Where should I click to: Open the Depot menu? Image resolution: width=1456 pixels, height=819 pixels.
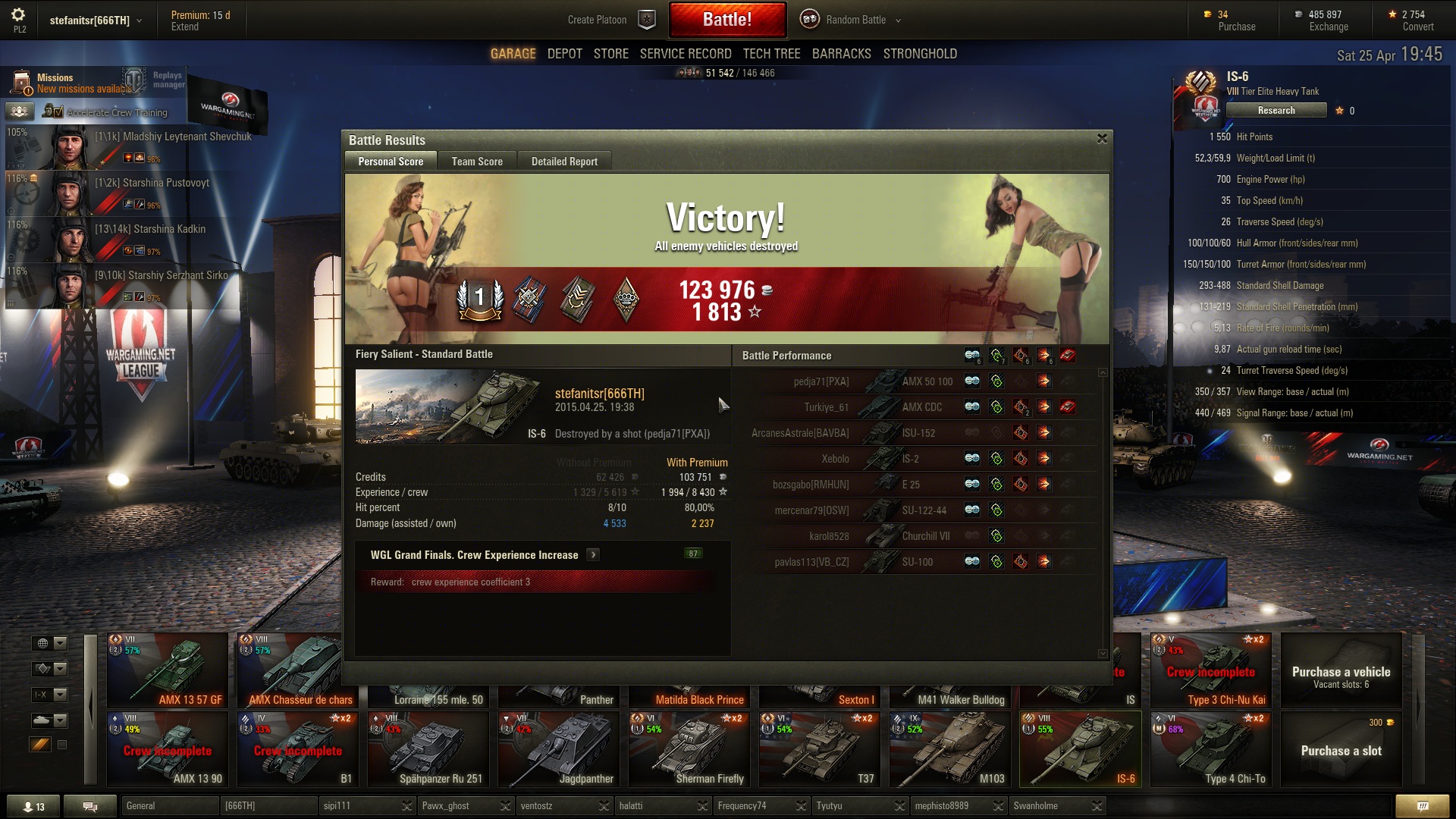click(x=564, y=54)
